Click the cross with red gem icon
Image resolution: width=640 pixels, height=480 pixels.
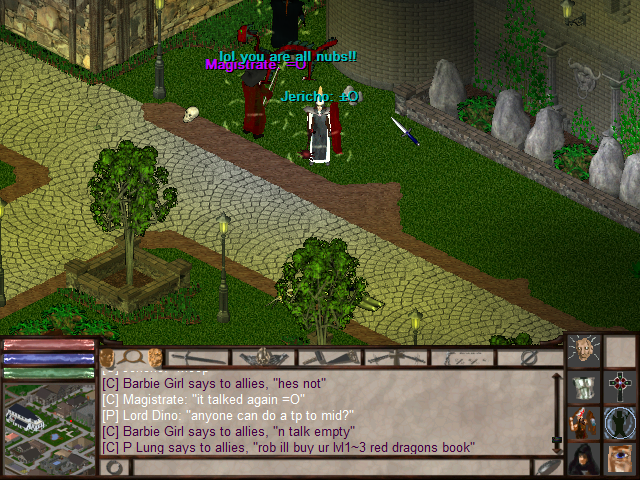tap(619, 386)
